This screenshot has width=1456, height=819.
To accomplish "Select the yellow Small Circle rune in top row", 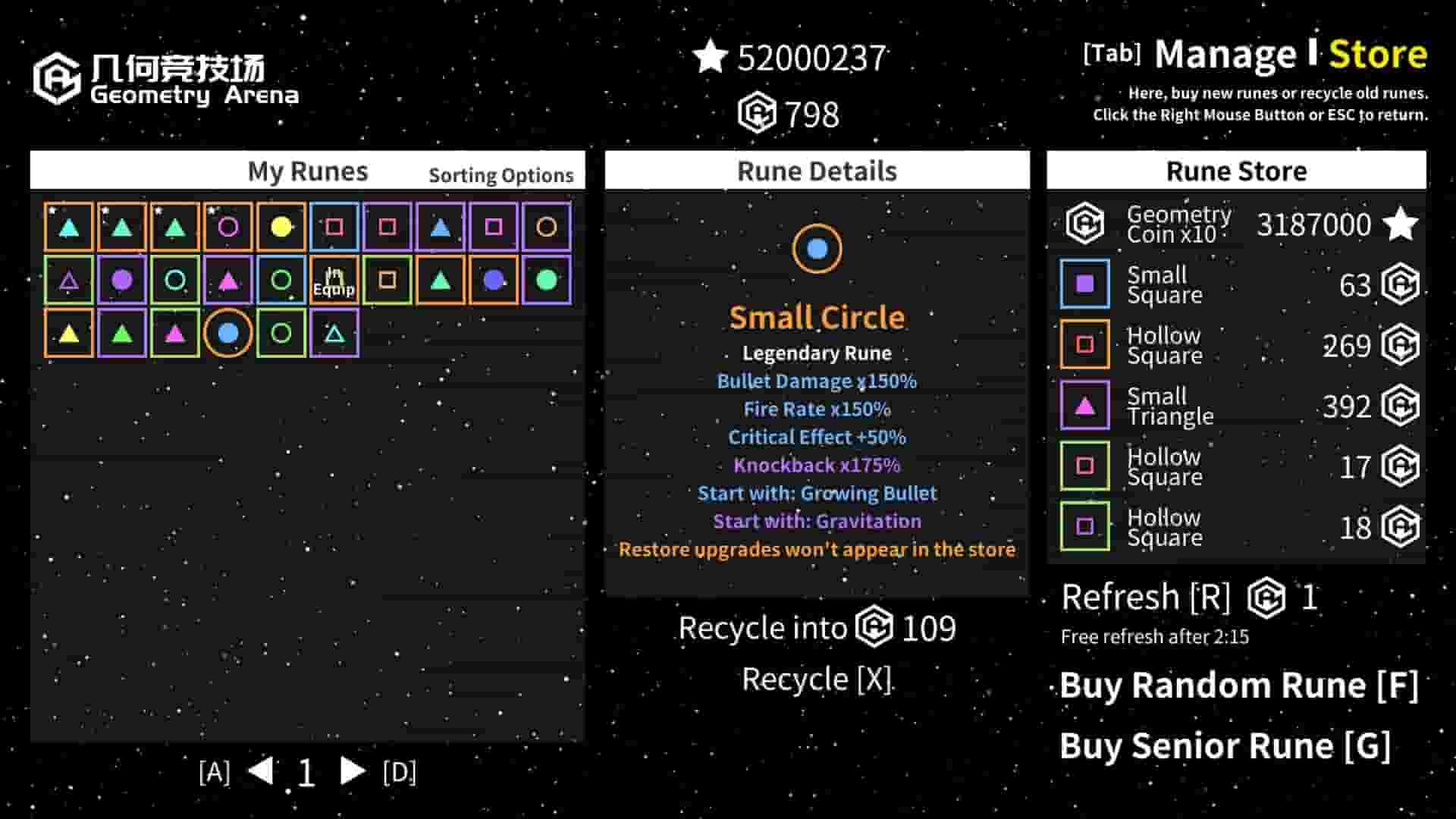I will [283, 225].
